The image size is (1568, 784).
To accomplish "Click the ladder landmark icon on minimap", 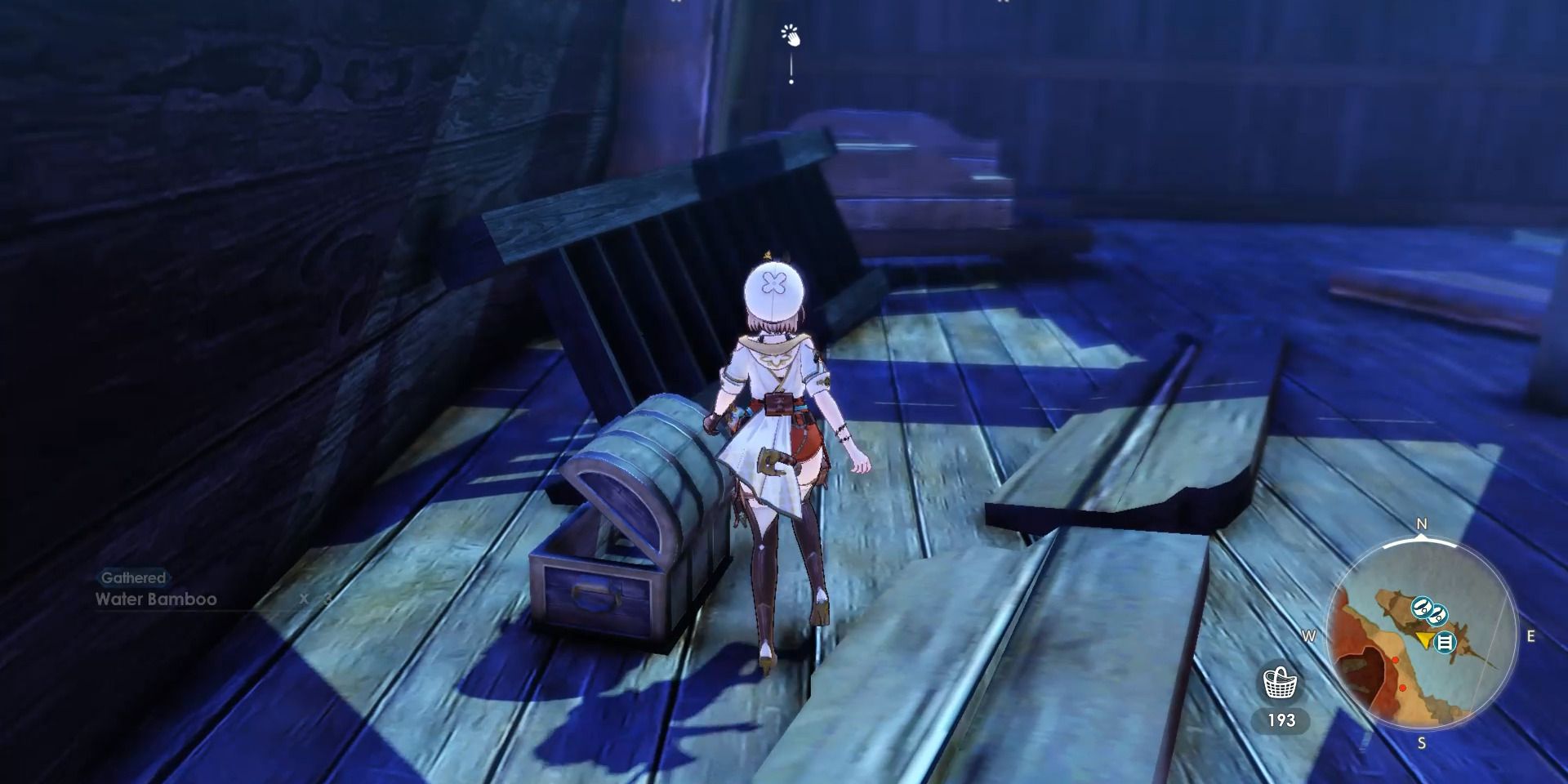I will pyautogui.click(x=1445, y=641).
